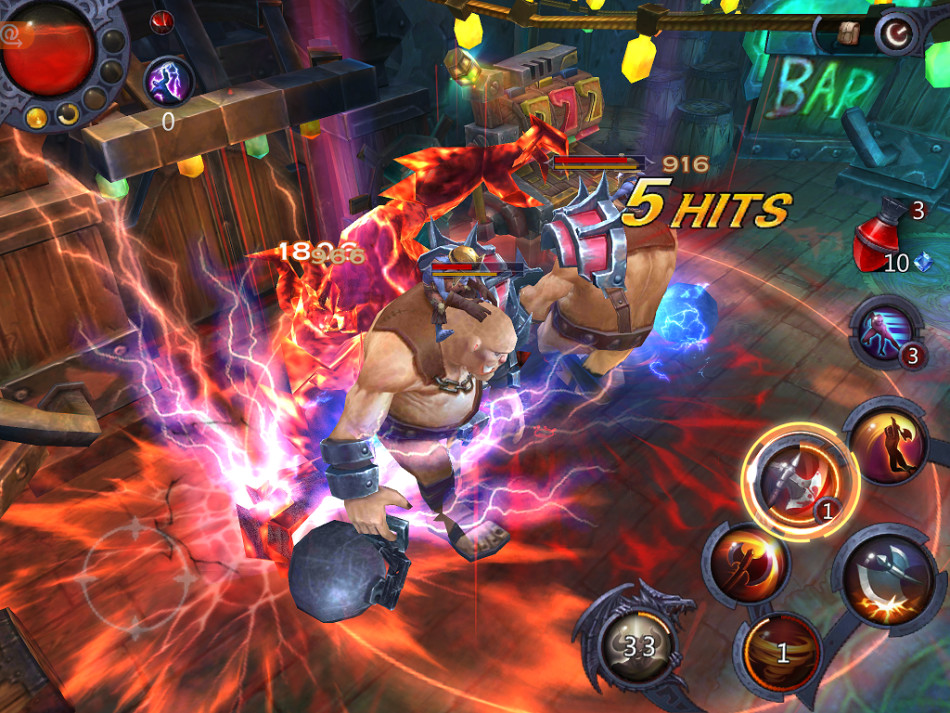Screen dimensions: 950x713
Task: Perform the basic axe slam attack
Action: (884, 578)
